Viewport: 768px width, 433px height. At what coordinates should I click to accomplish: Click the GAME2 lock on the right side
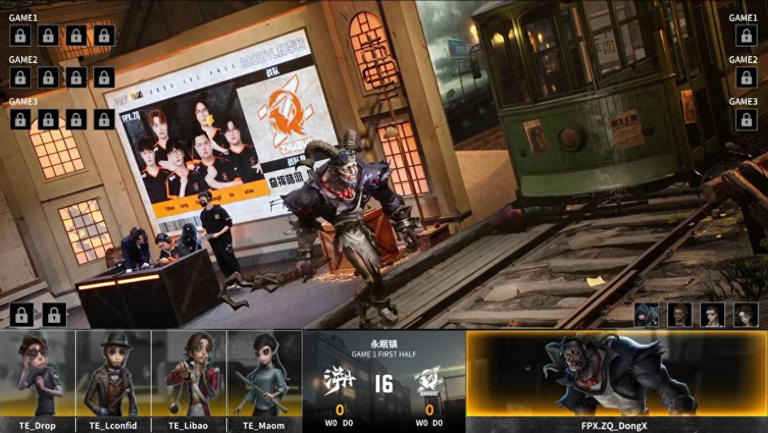coord(745,78)
